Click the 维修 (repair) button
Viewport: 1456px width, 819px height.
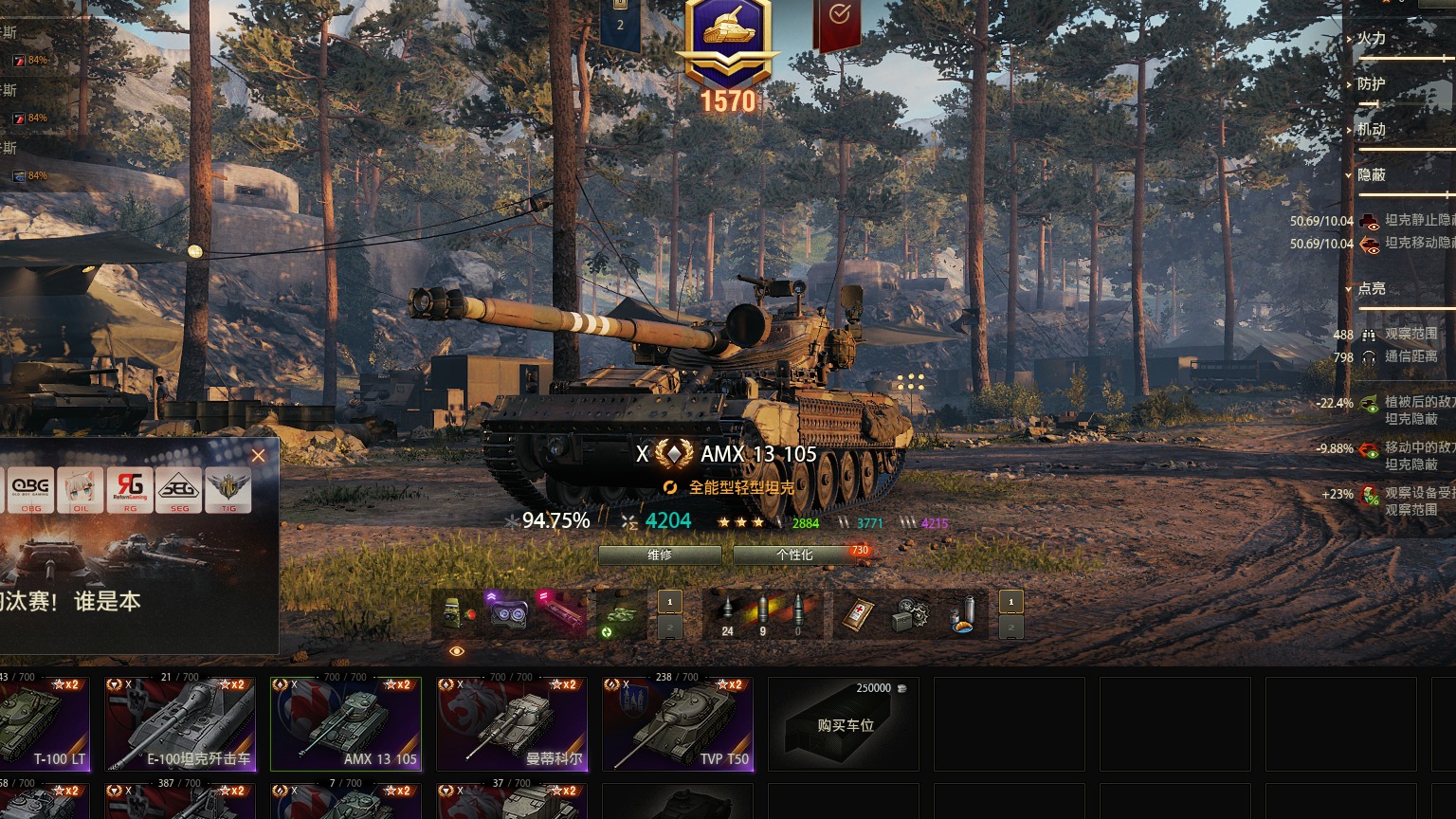660,555
